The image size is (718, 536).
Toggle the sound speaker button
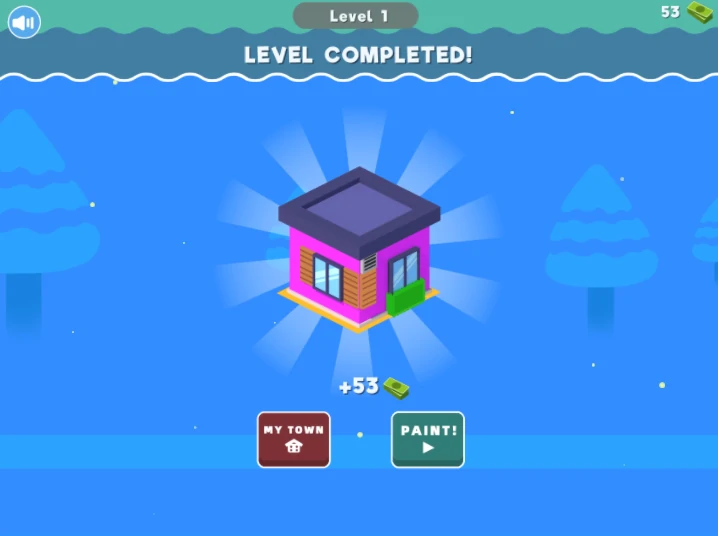click(x=24, y=21)
